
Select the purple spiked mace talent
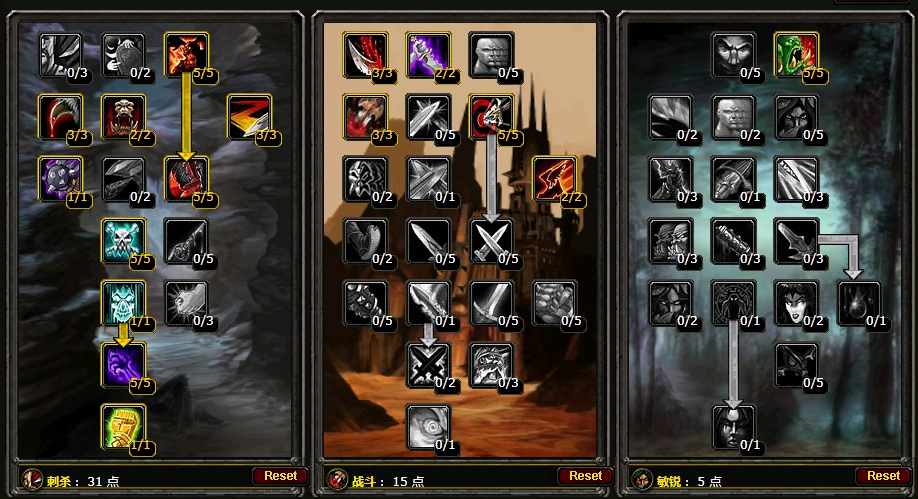click(61, 178)
